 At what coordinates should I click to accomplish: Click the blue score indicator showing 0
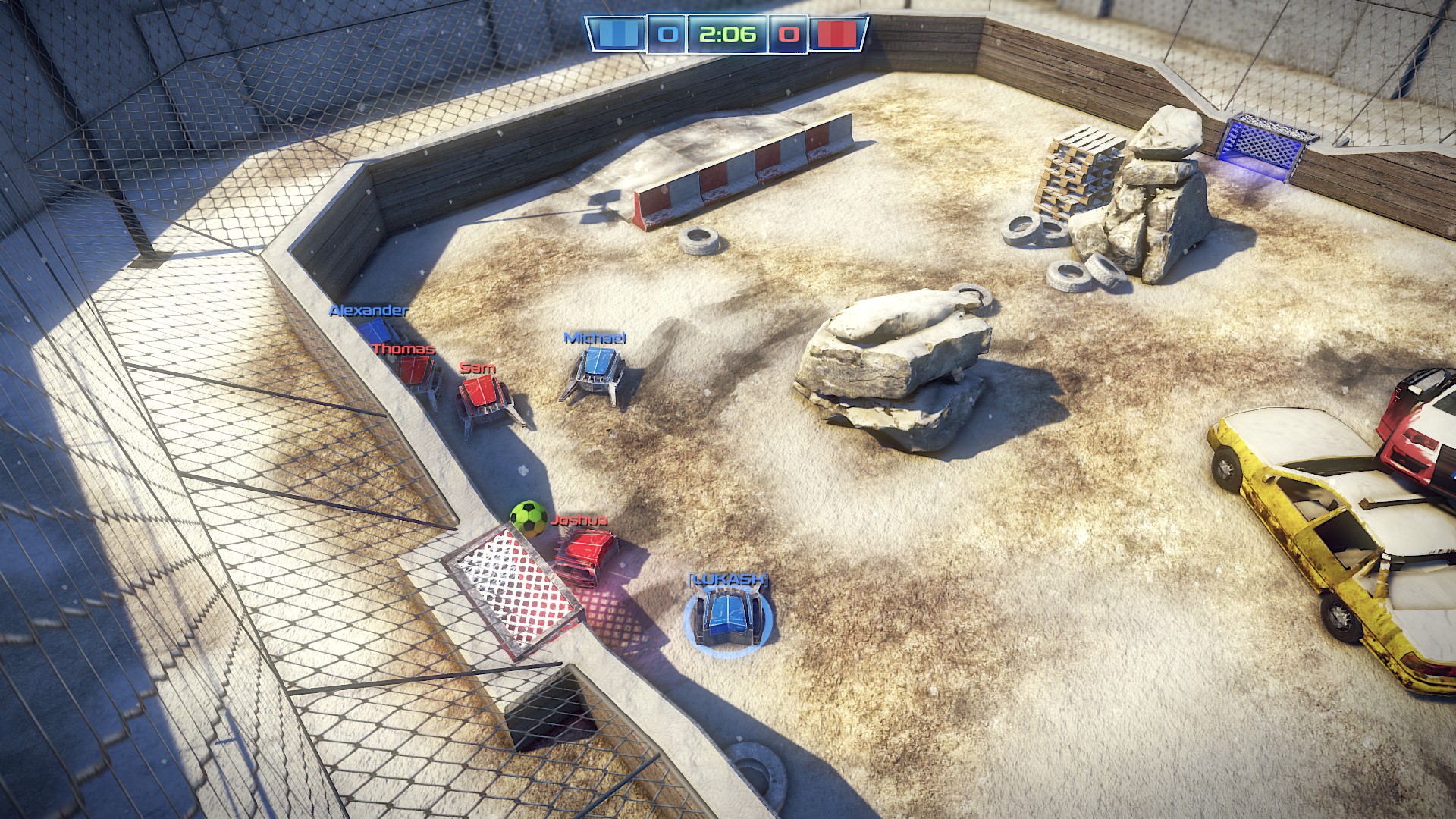point(667,33)
